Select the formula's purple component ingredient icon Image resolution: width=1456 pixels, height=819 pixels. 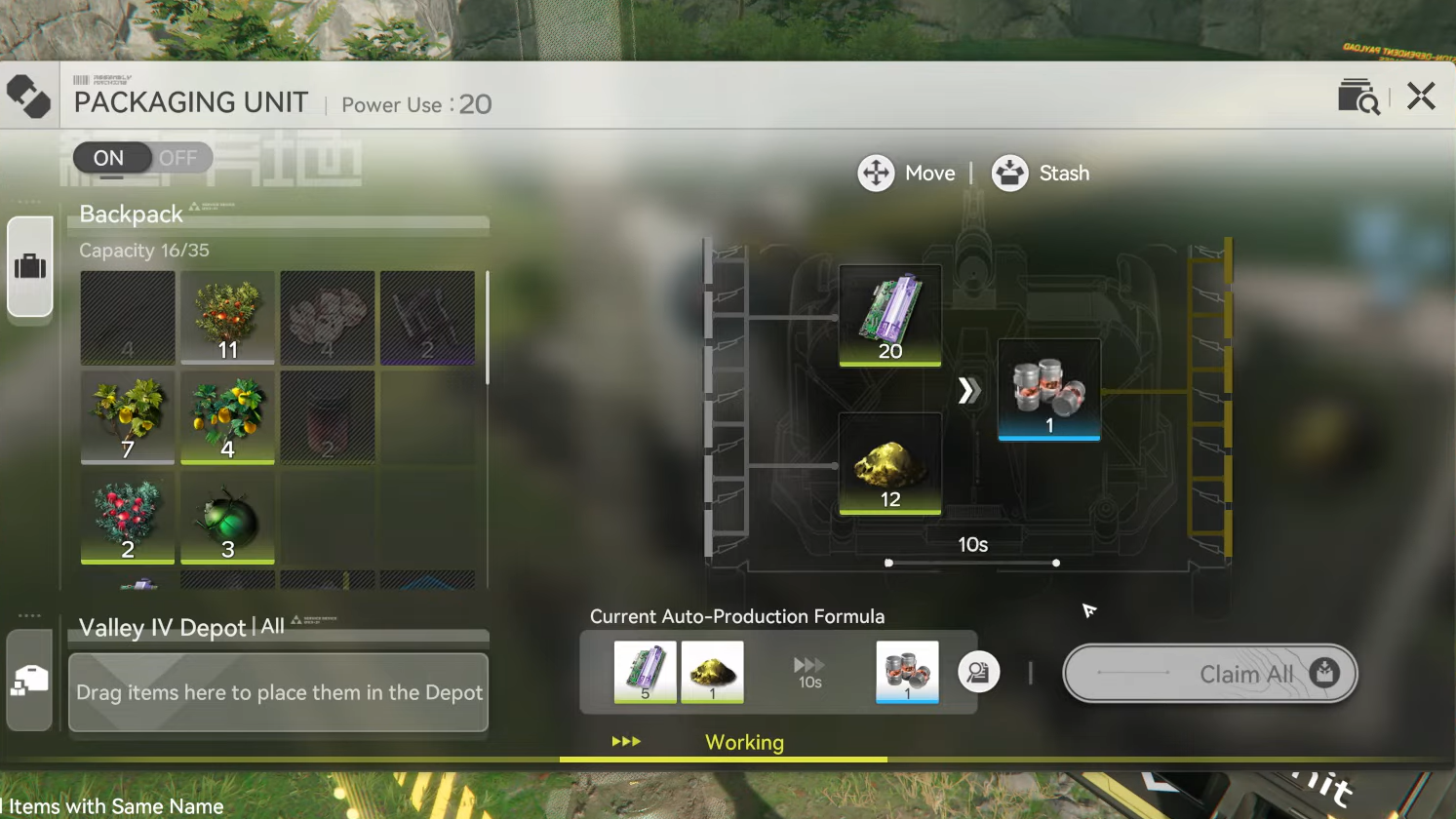pyautogui.click(x=645, y=672)
